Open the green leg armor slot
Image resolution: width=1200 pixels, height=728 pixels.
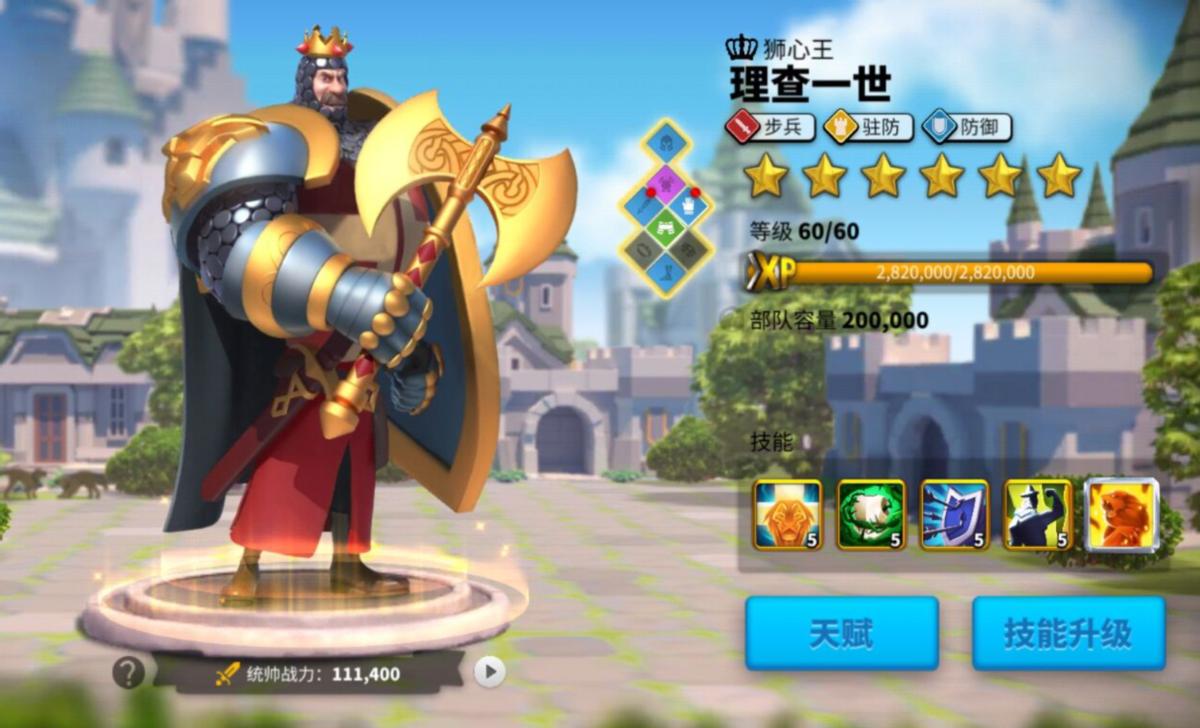[x=666, y=227]
